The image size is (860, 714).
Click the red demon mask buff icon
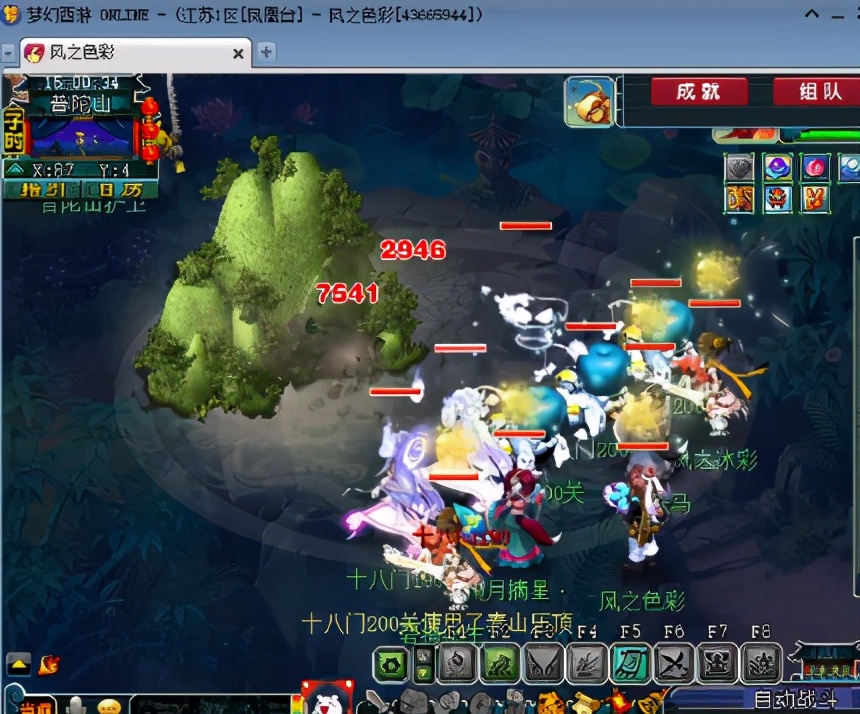coord(778,198)
